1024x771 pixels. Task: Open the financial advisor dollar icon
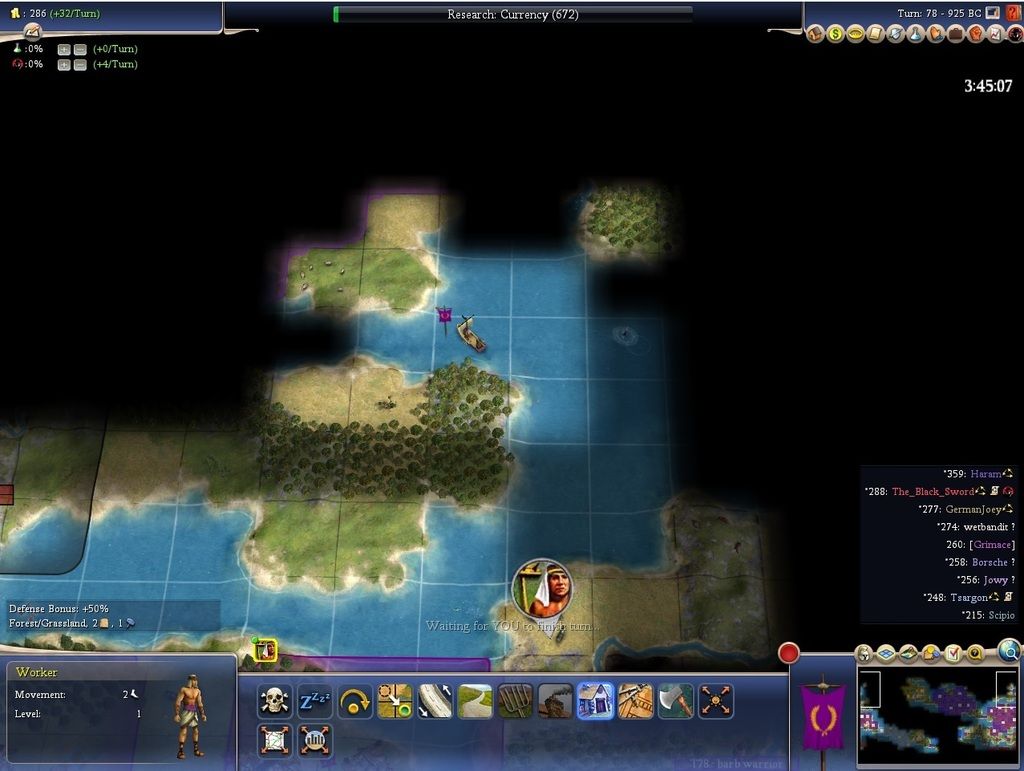point(835,33)
